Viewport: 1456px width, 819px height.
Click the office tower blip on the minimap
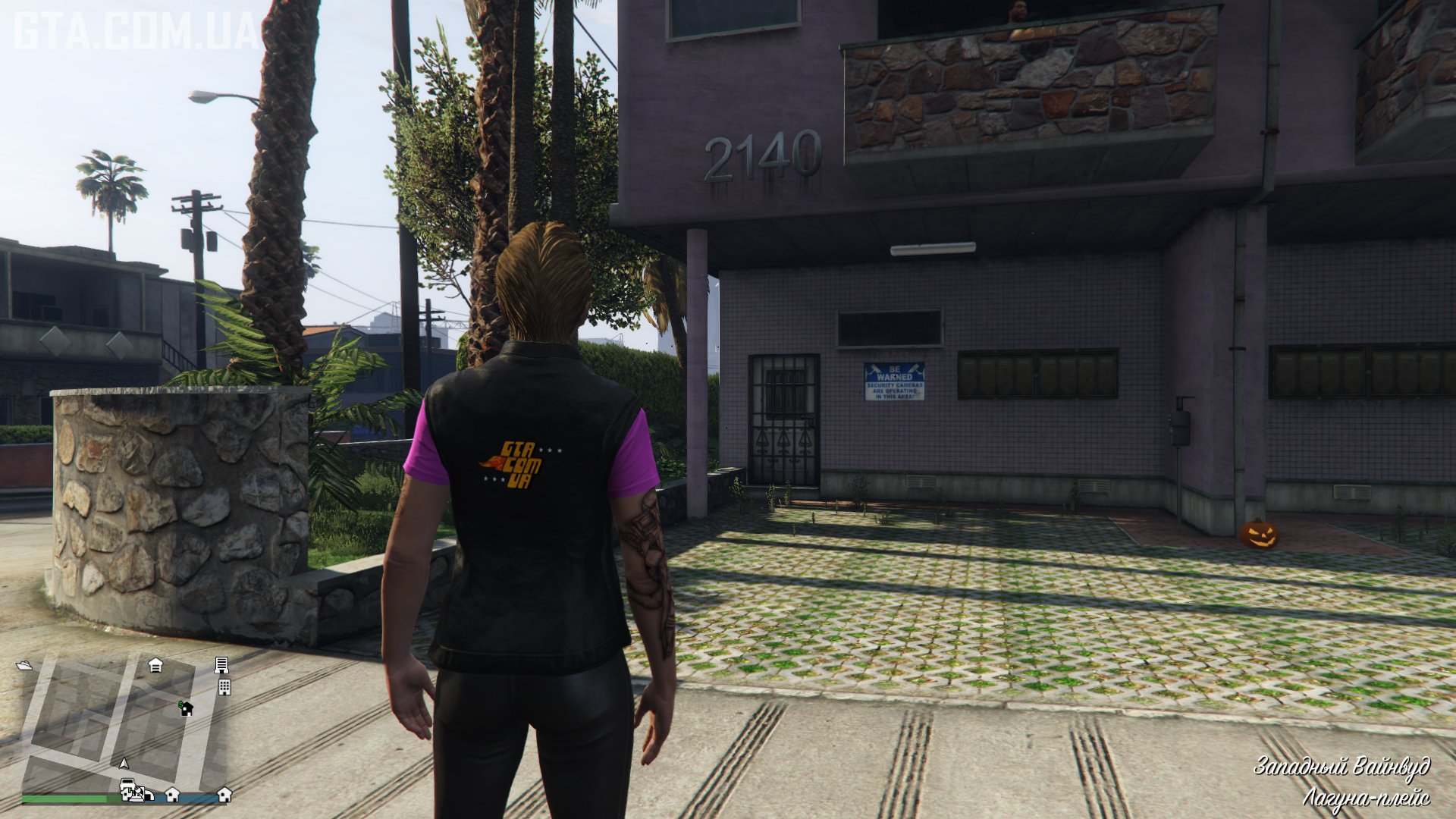click(x=221, y=665)
